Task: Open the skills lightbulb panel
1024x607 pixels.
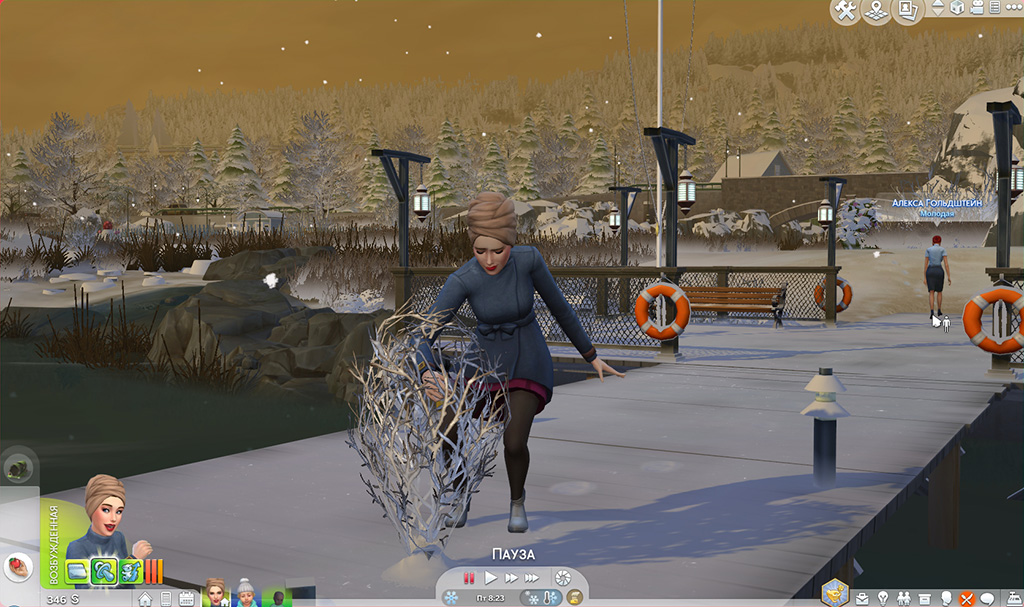Action: tap(883, 597)
